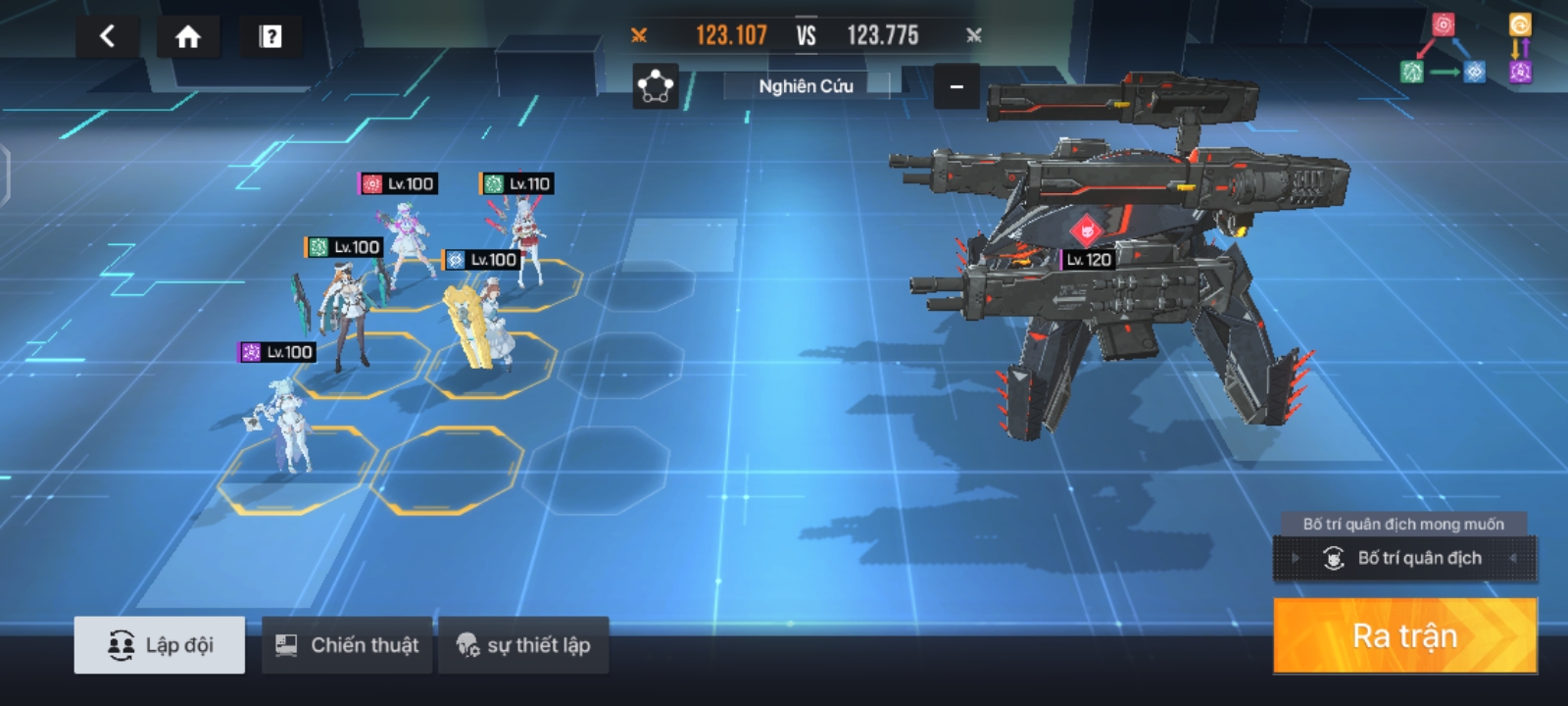
Task: Start battle with Ra trận
Action: pyautogui.click(x=1404, y=635)
